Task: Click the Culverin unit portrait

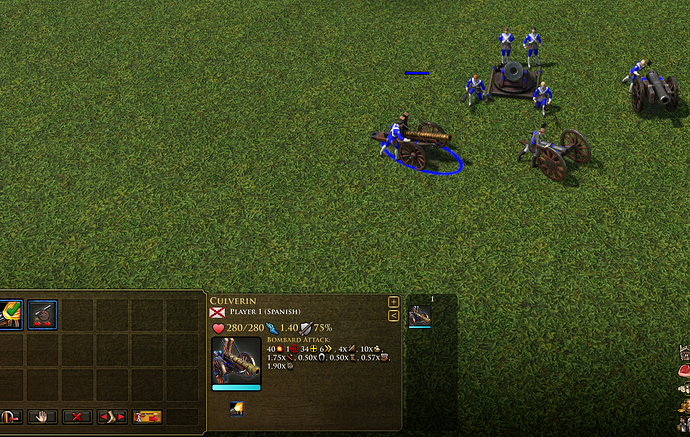Action: click(236, 359)
